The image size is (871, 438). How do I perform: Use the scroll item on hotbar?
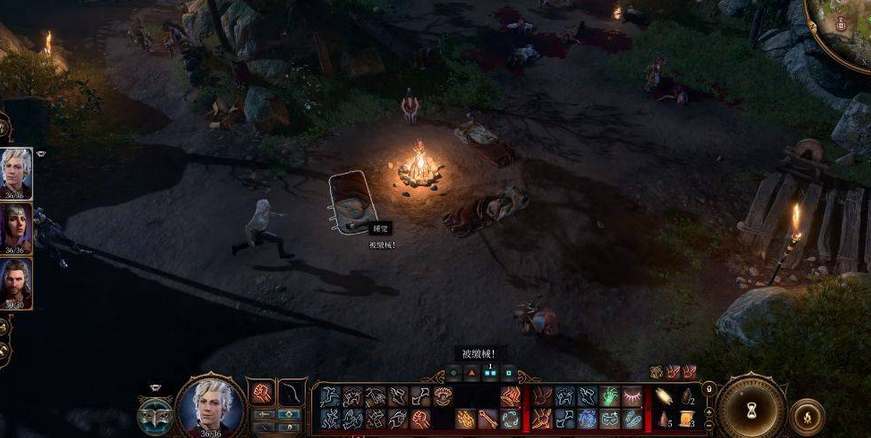pyautogui.click(x=687, y=418)
